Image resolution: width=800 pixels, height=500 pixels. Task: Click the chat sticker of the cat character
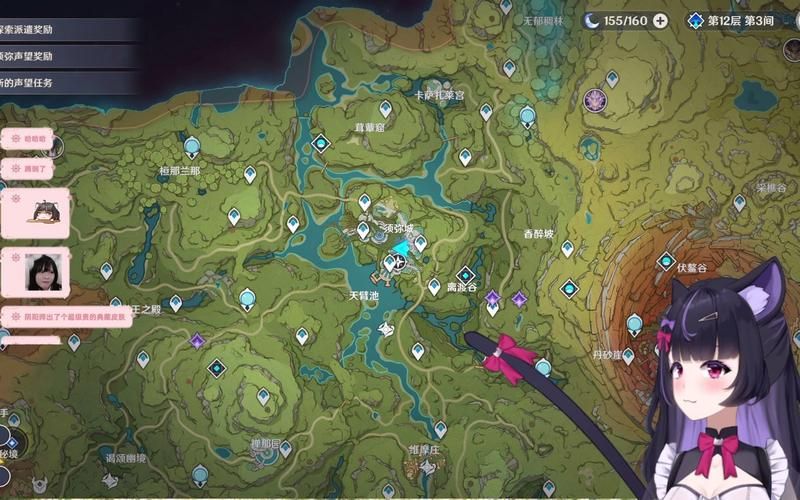(x=44, y=212)
